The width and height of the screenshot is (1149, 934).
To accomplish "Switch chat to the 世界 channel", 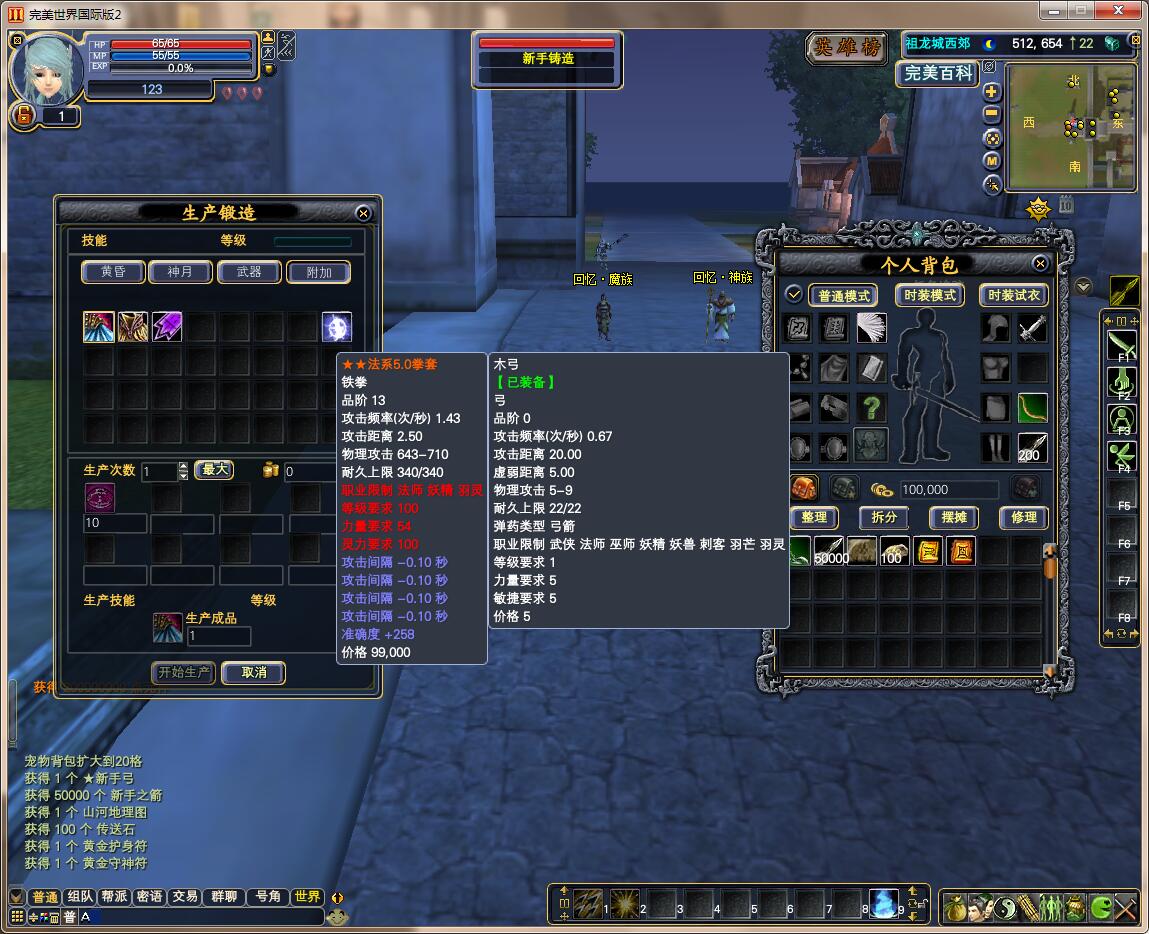I will [307, 897].
